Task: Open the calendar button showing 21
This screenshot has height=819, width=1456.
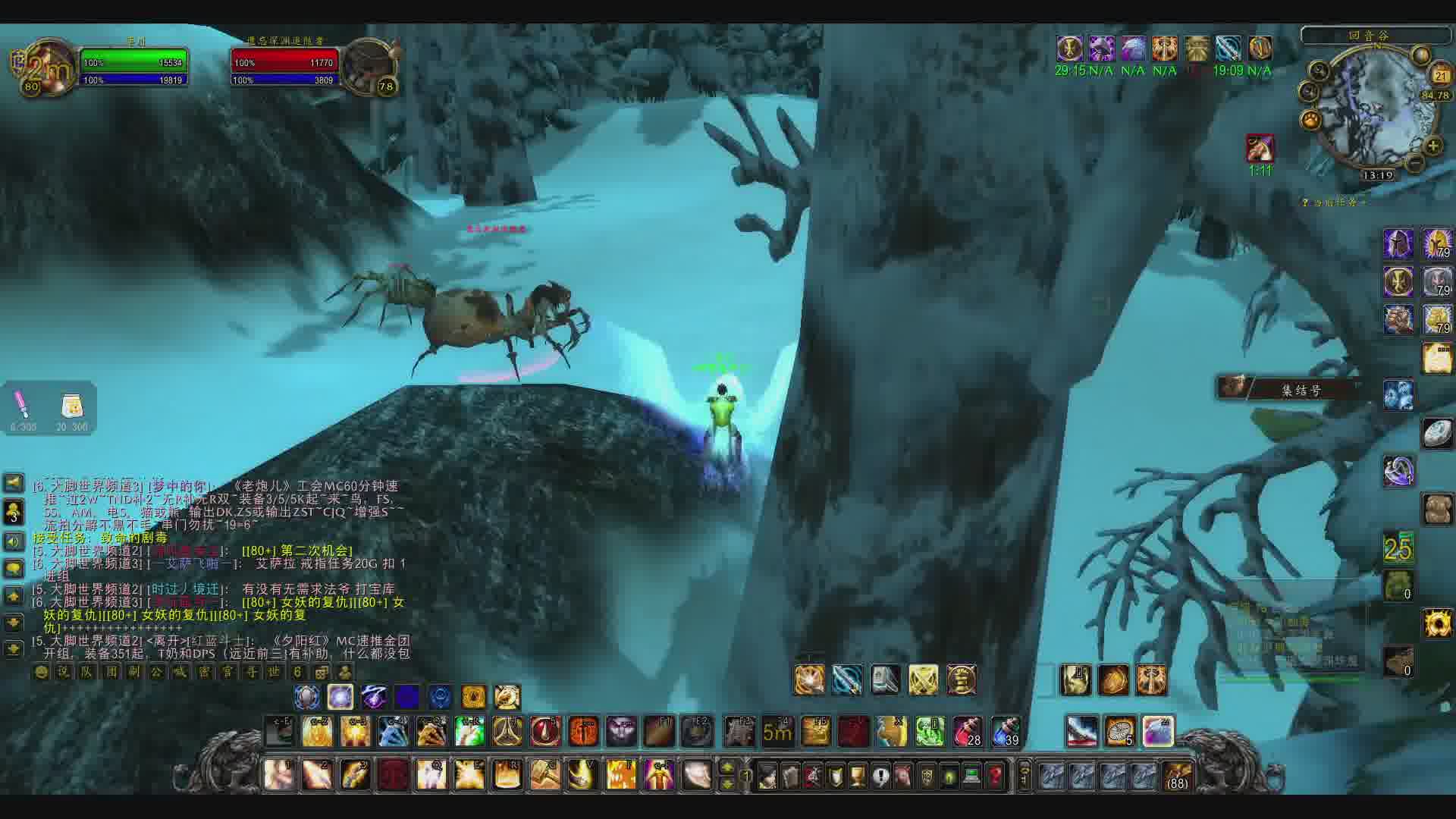Action: tap(1440, 75)
